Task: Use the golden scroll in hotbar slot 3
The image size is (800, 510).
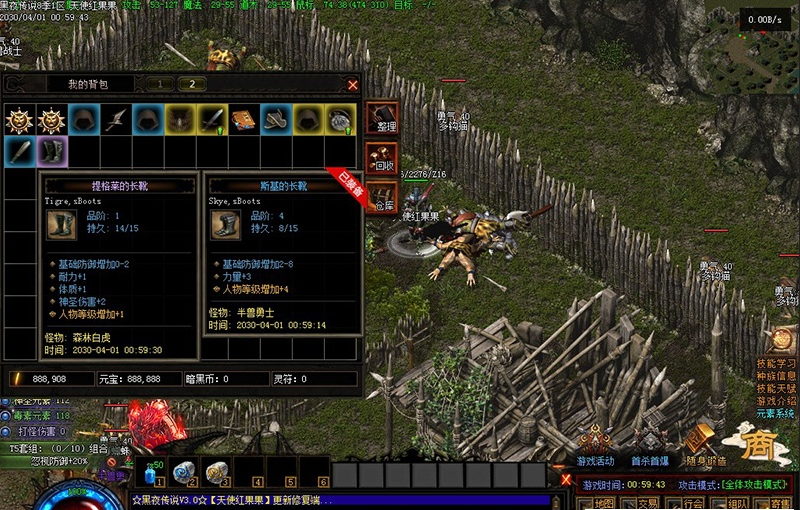Action: [x=214, y=473]
